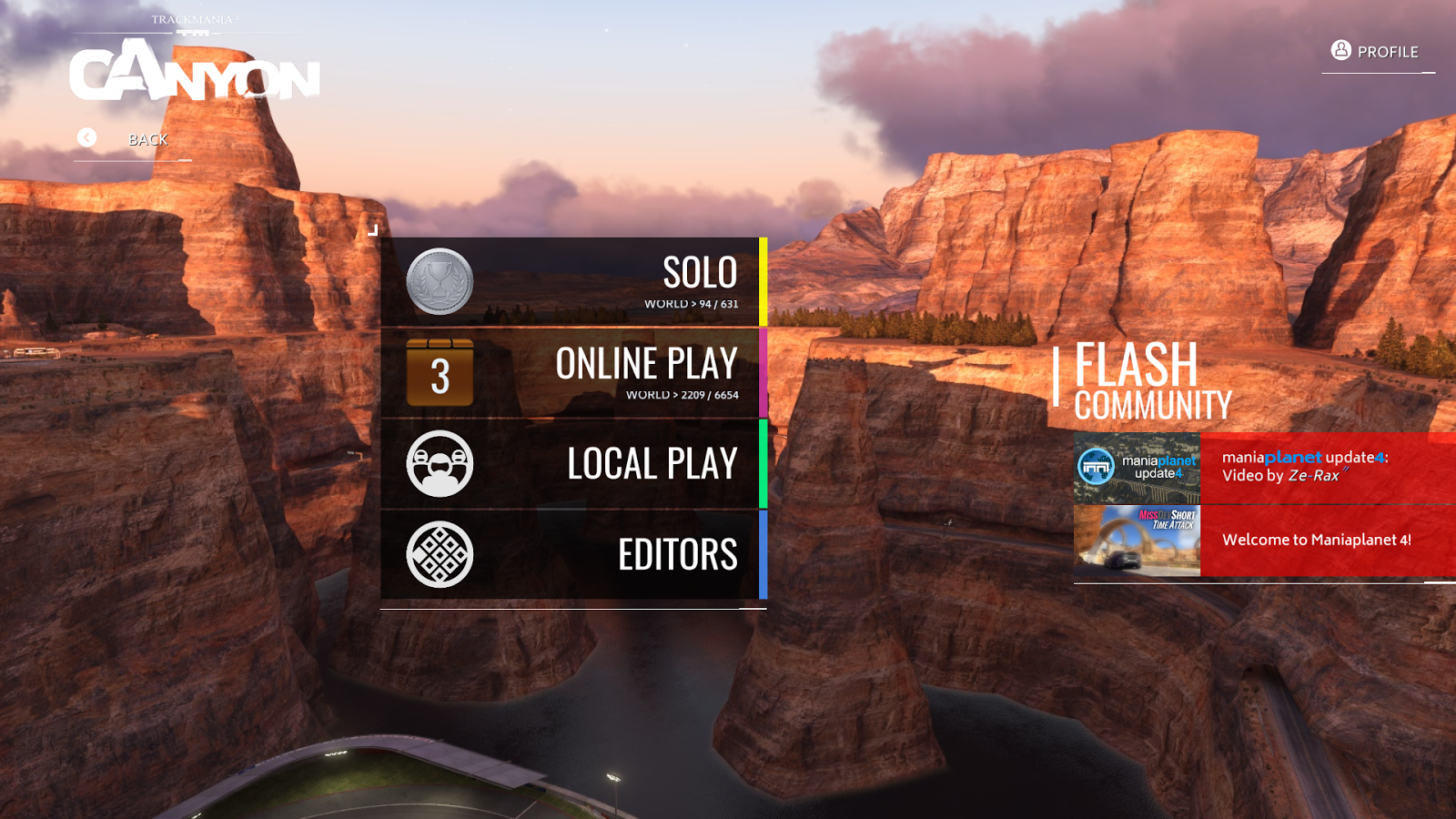Open the Solo menu entry
This screenshot has width=1456, height=819.
tap(573, 282)
